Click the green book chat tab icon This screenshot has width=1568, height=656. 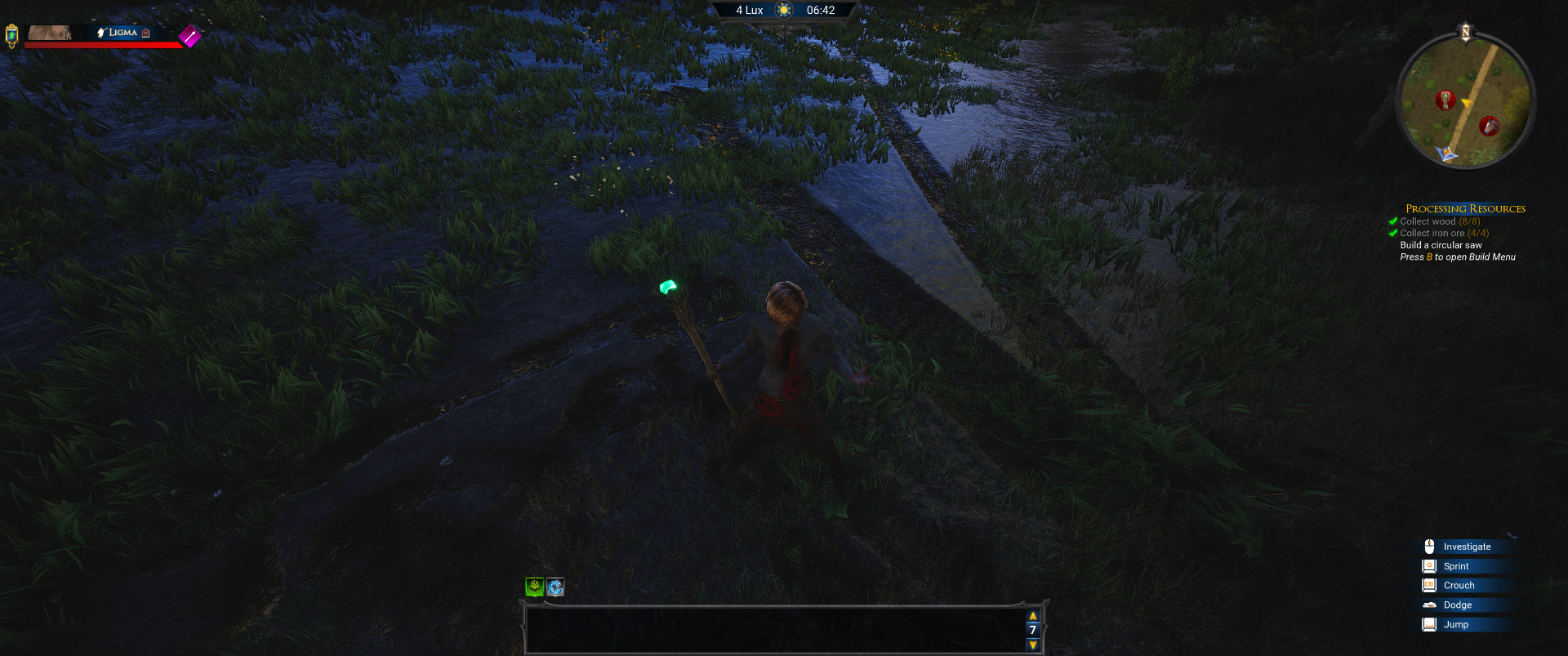coord(534,587)
